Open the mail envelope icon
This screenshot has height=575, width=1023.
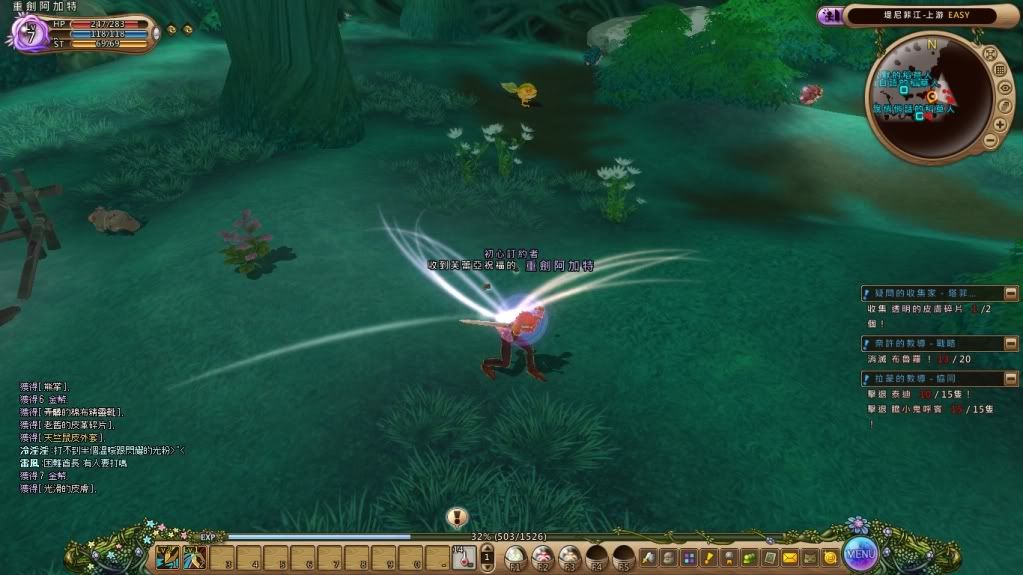(x=790, y=557)
